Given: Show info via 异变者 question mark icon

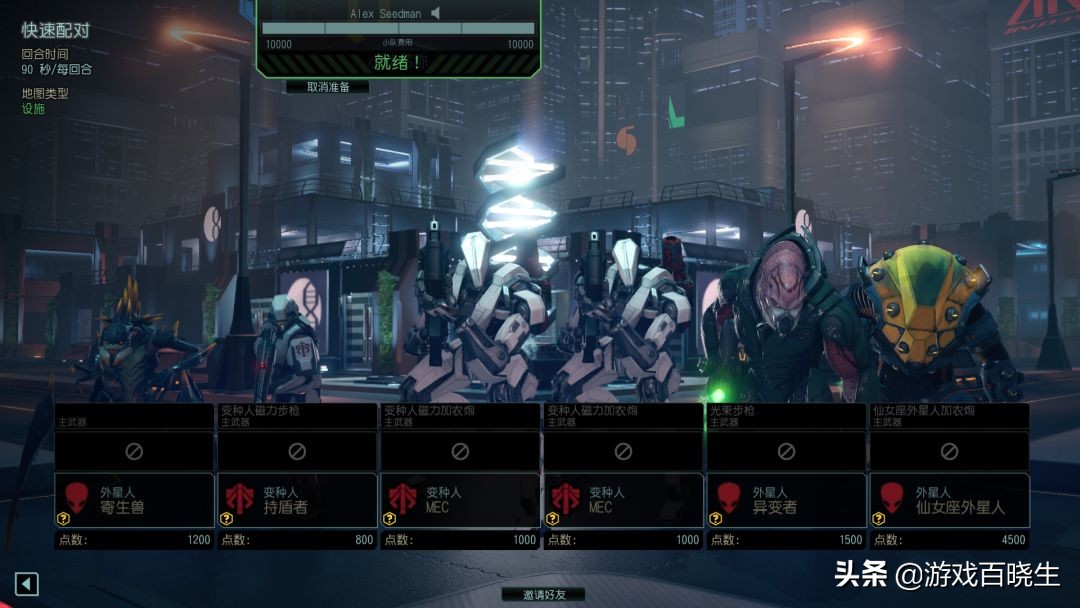Looking at the screenshot, I should (715, 518).
